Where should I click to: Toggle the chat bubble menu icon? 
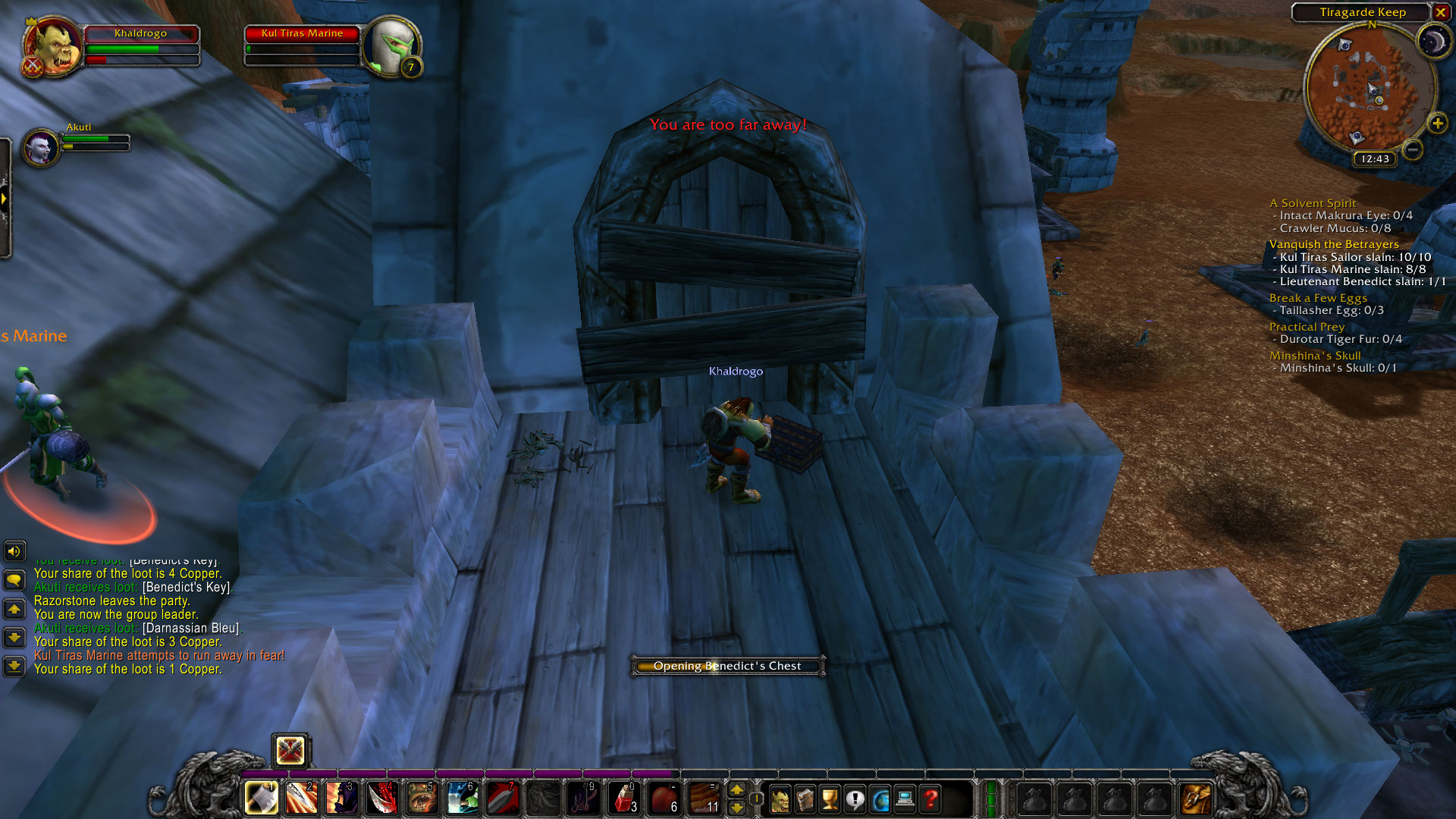pyautogui.click(x=14, y=579)
